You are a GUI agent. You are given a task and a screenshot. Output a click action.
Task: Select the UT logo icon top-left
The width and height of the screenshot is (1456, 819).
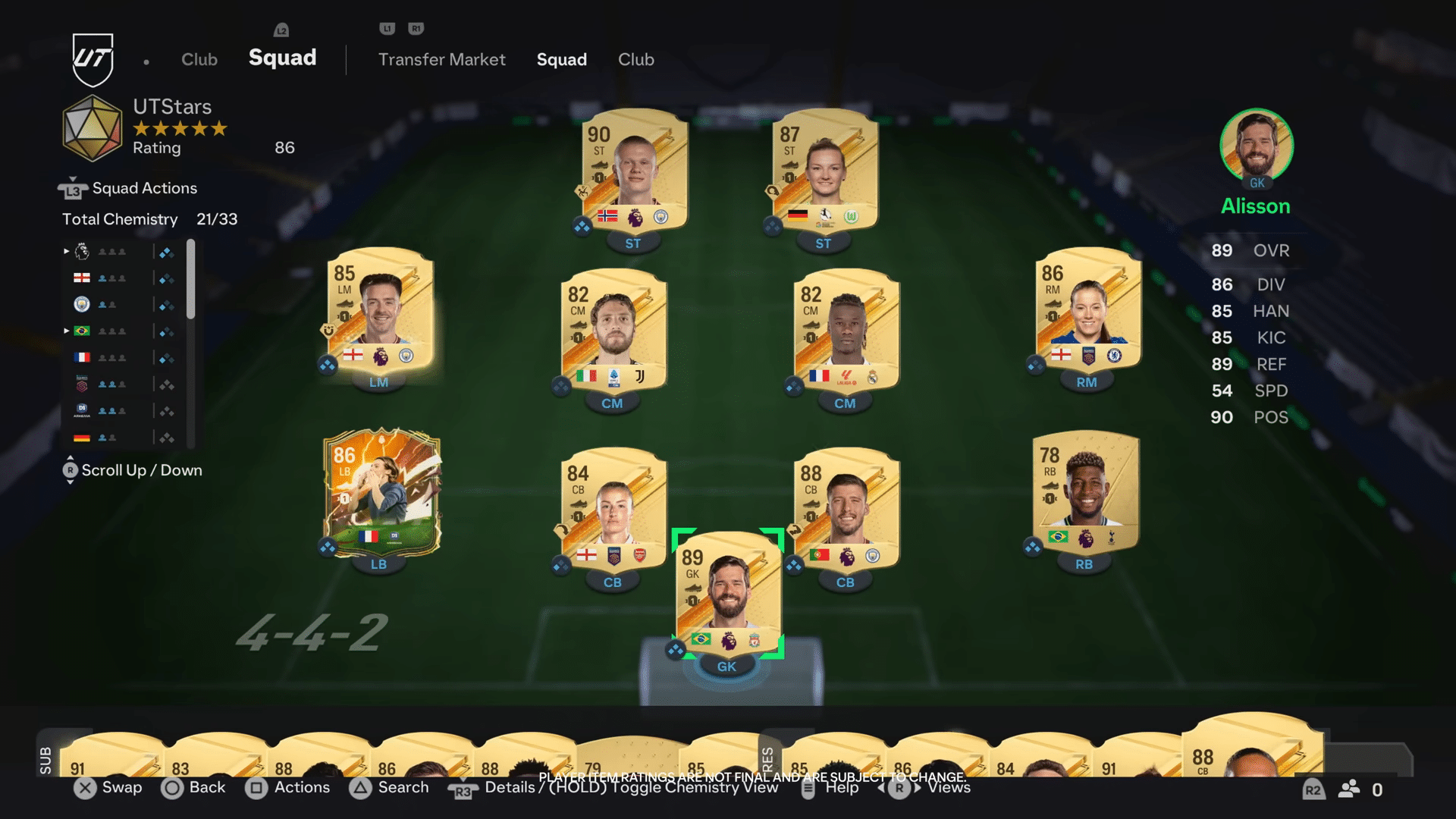click(x=93, y=57)
